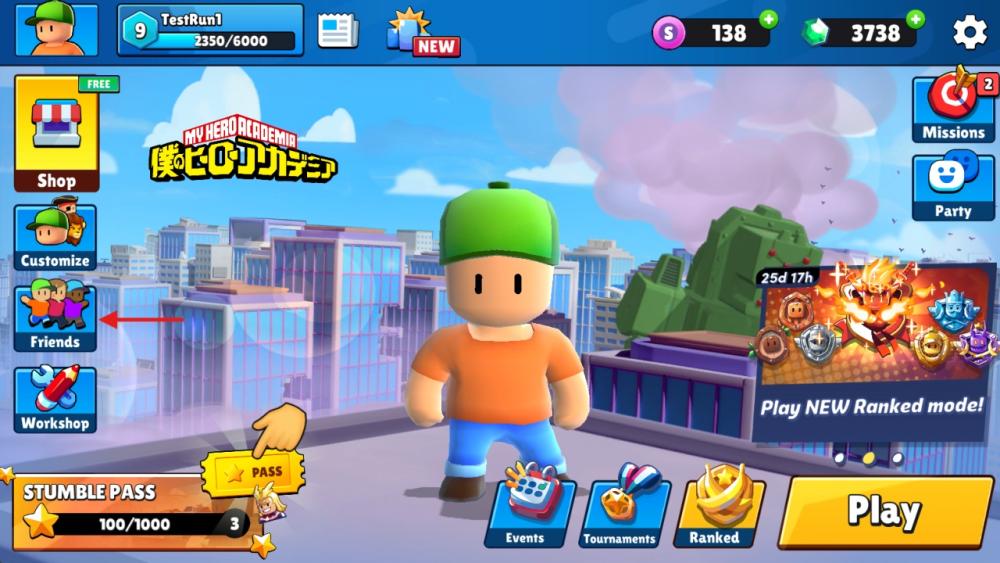The width and height of the screenshot is (1000, 563).
Task: Open the Play NEW Ranked mode banner
Action: [x=873, y=352]
